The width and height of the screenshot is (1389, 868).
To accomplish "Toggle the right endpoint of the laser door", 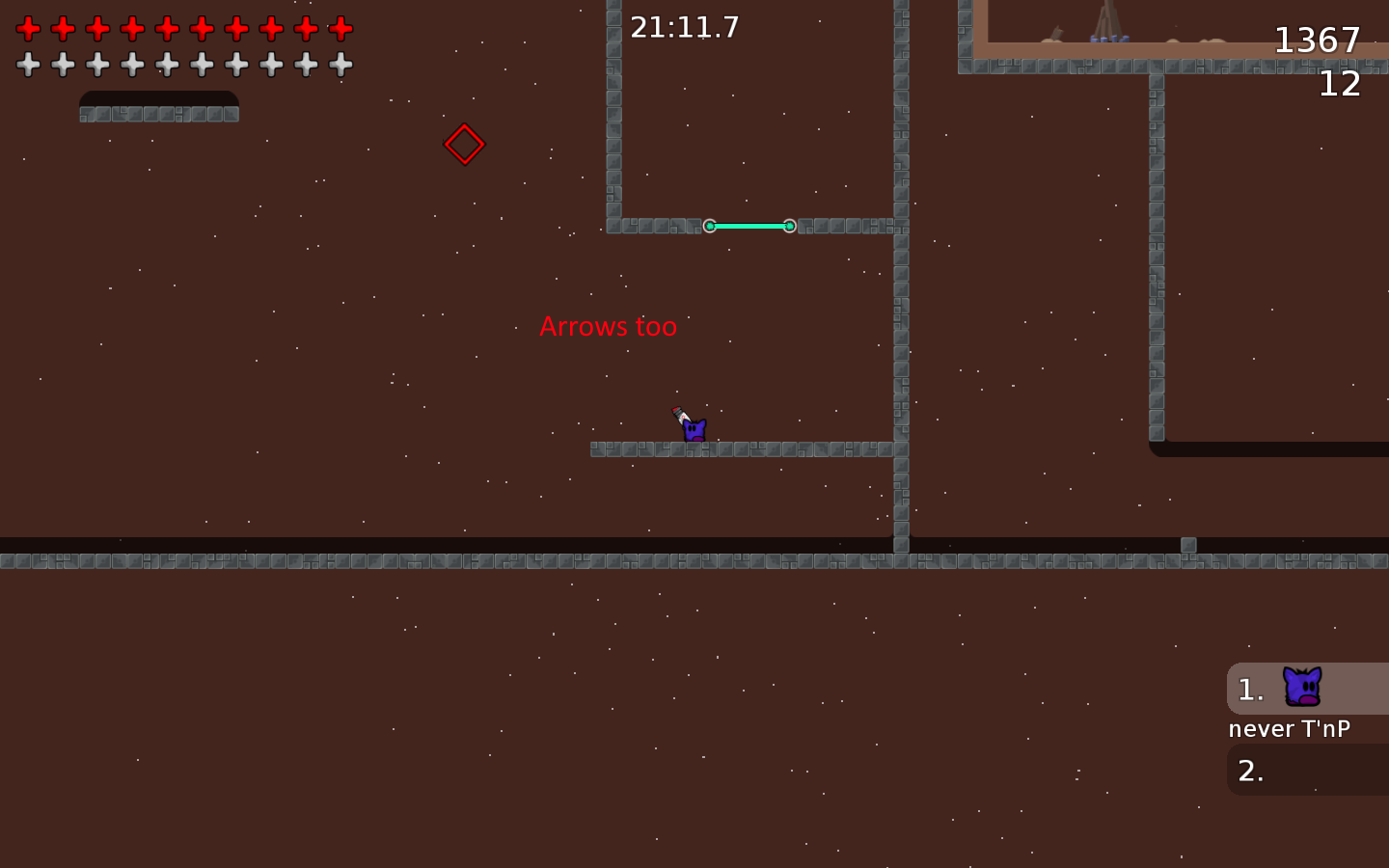I will tap(790, 226).
